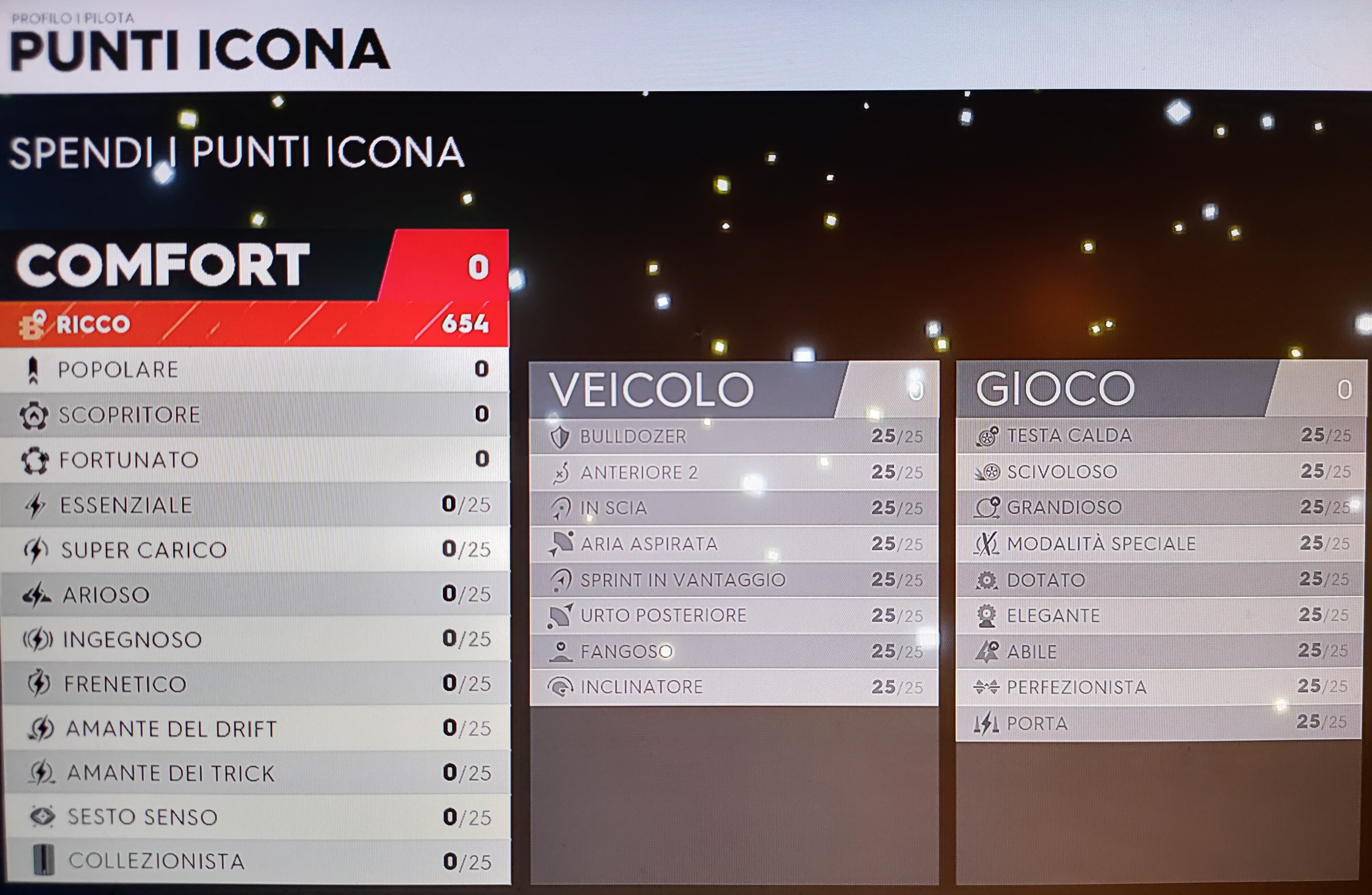Choose the Popolare entry
Image resolution: width=1372 pixels, height=895 pixels.
coord(254,369)
